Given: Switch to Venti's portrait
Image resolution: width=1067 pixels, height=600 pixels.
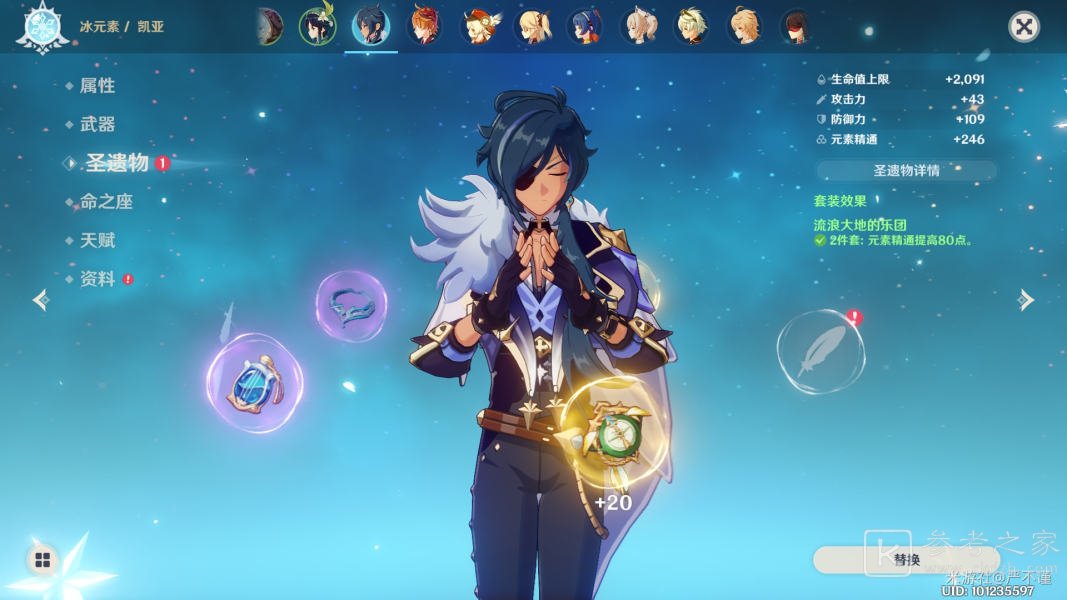Looking at the screenshot, I should (317, 26).
